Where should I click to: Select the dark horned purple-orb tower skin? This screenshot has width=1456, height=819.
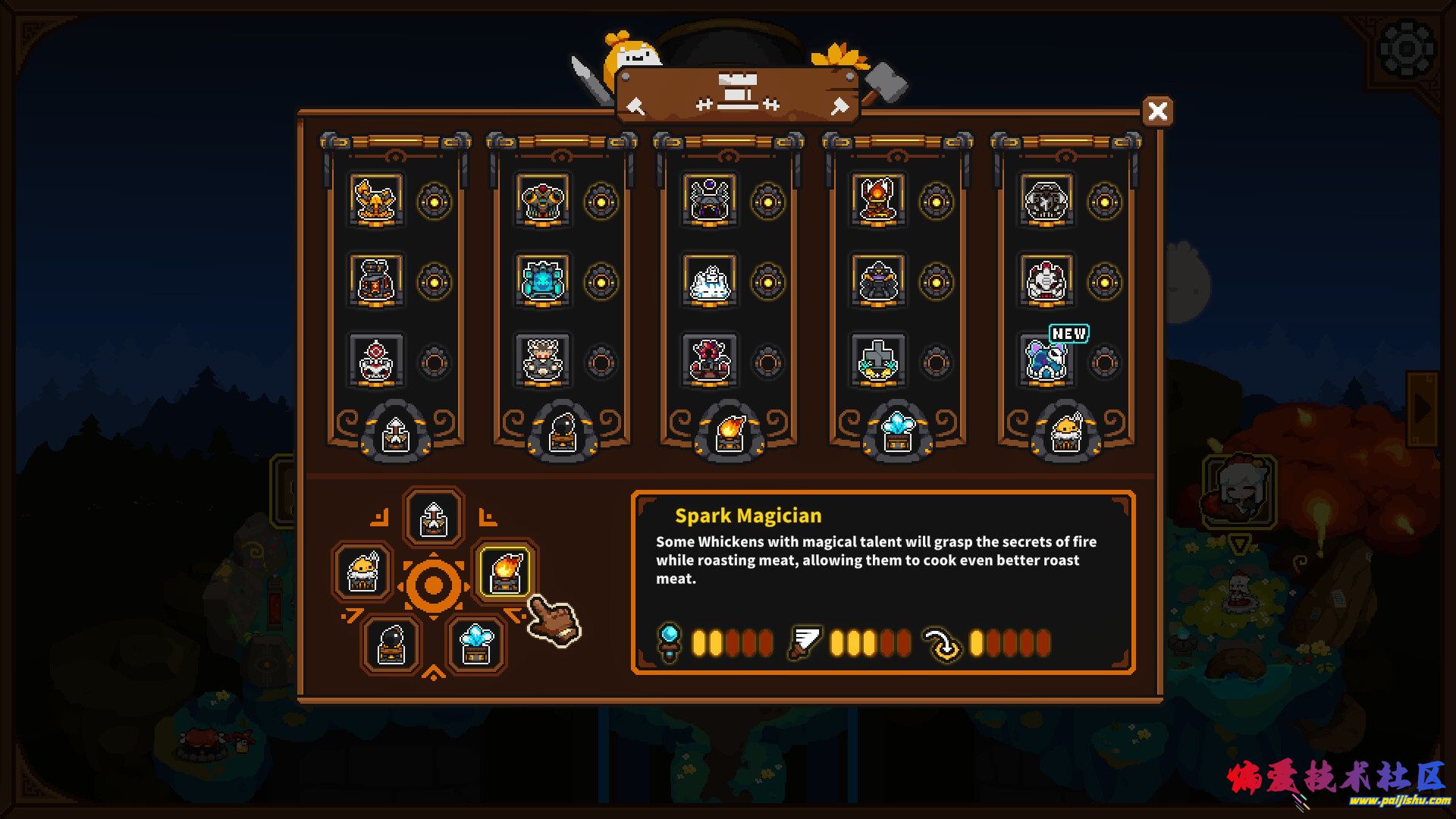[x=710, y=200]
